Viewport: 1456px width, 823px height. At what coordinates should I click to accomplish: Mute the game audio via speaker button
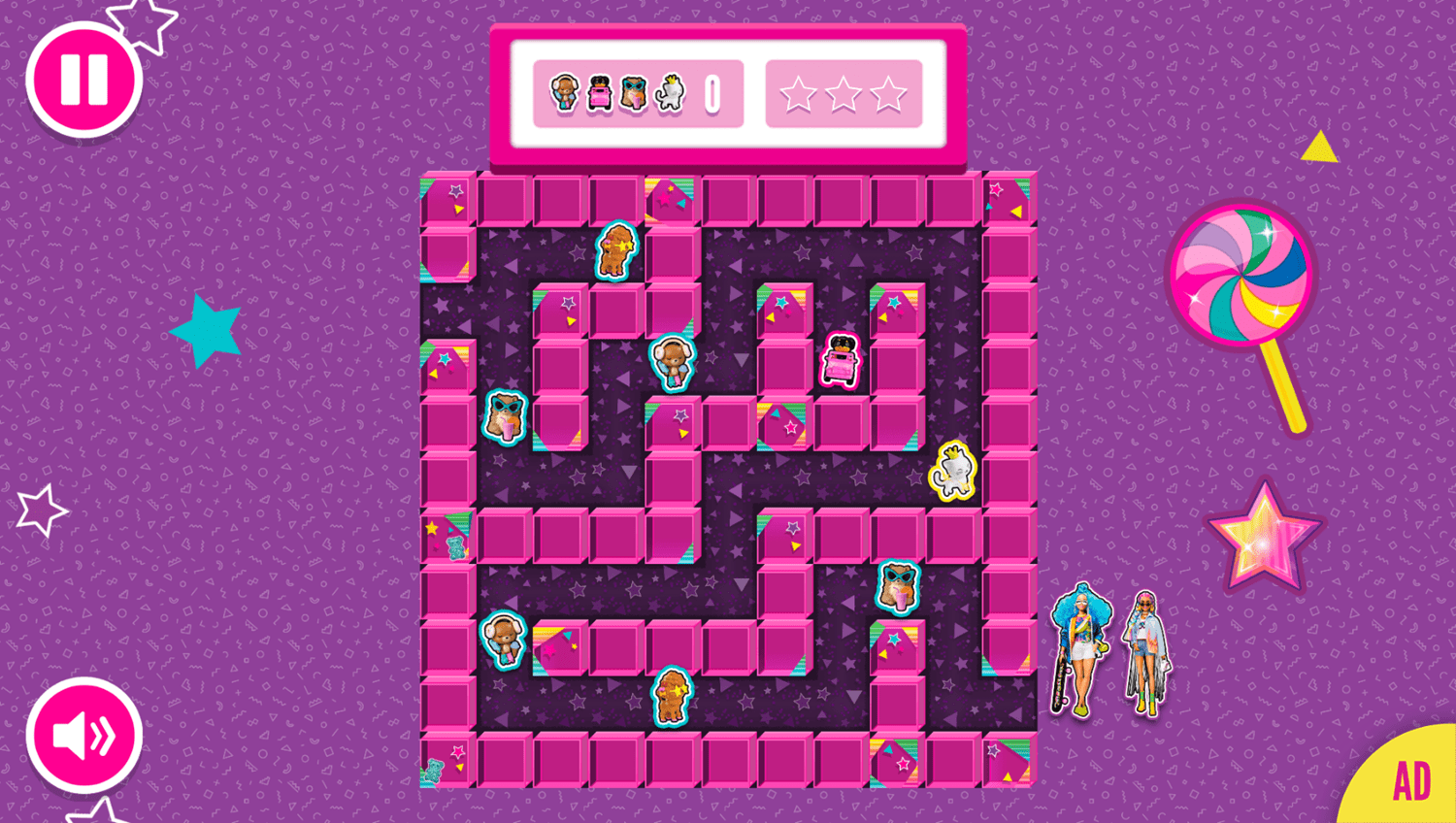pyautogui.click(x=83, y=735)
